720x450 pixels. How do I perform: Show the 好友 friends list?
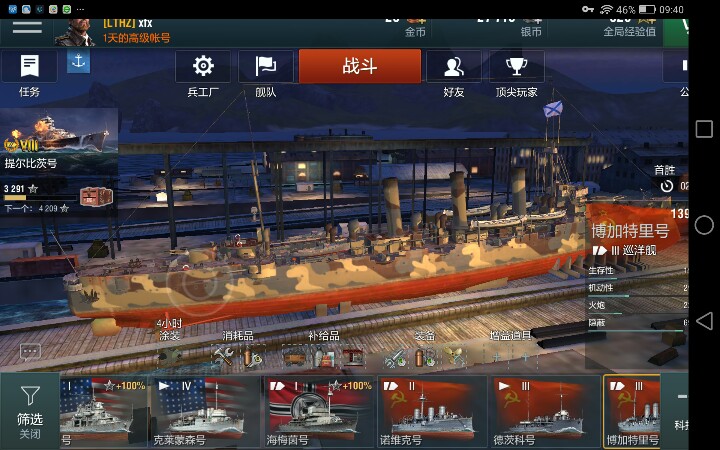[x=453, y=74]
